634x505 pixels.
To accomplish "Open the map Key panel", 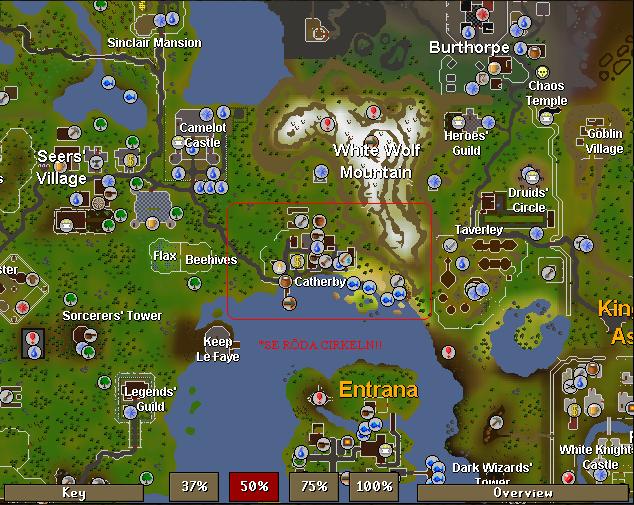I will pos(73,492).
